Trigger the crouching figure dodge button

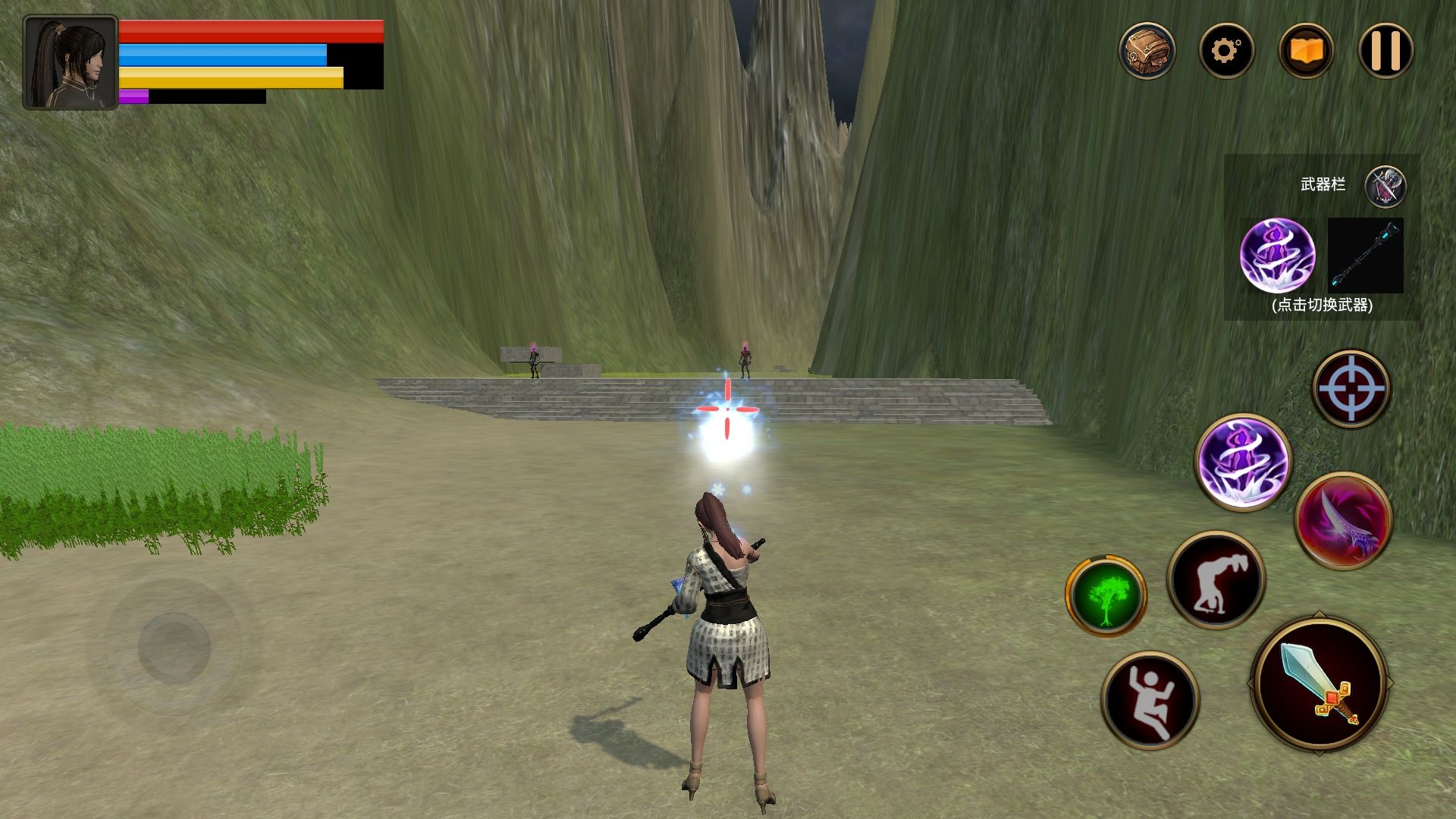tap(1216, 580)
